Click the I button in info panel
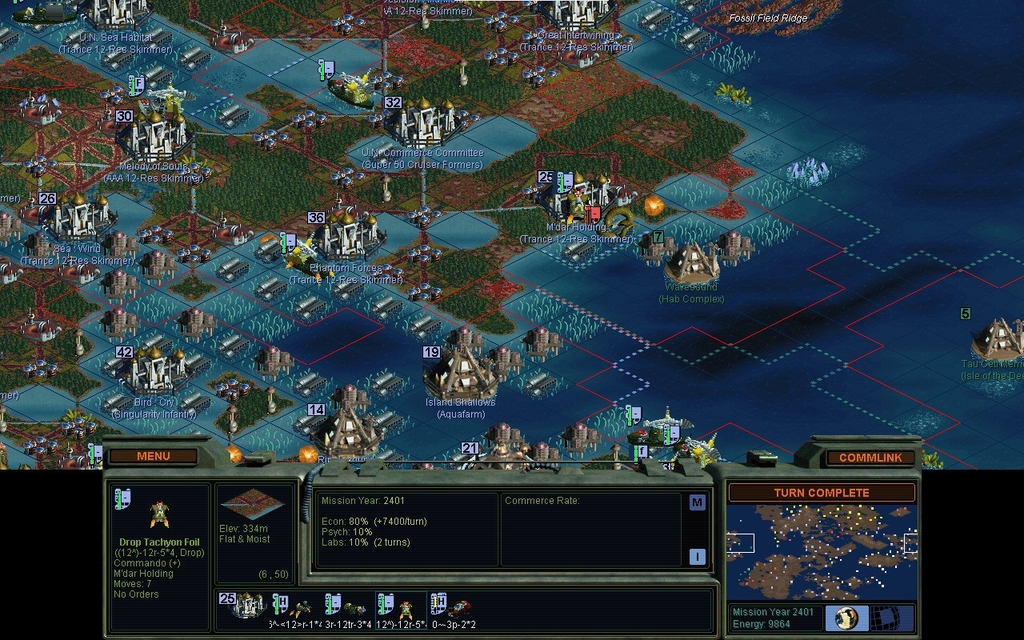This screenshot has width=1024, height=640. (697, 556)
